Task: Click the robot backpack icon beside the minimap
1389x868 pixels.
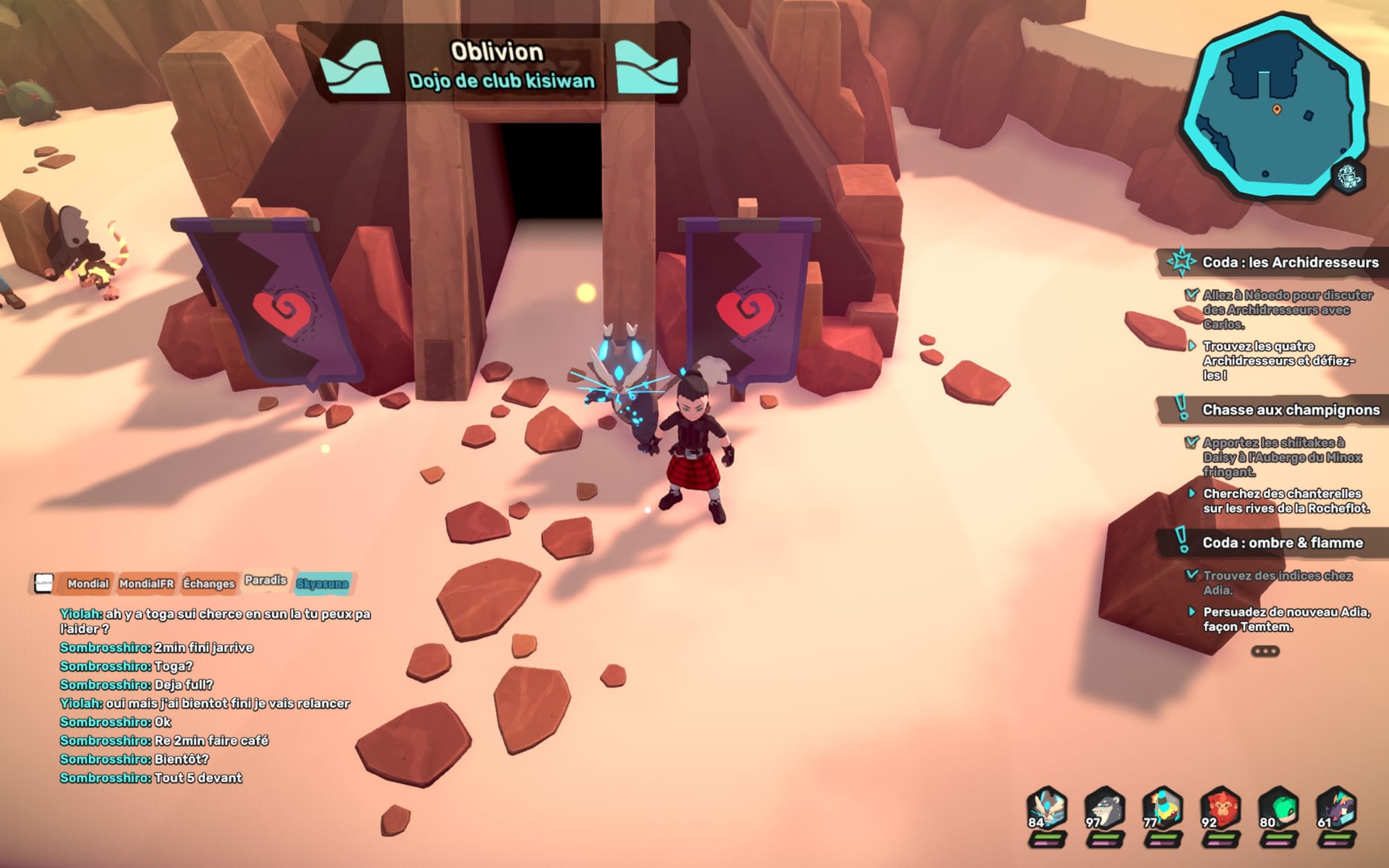Action: [x=1348, y=176]
